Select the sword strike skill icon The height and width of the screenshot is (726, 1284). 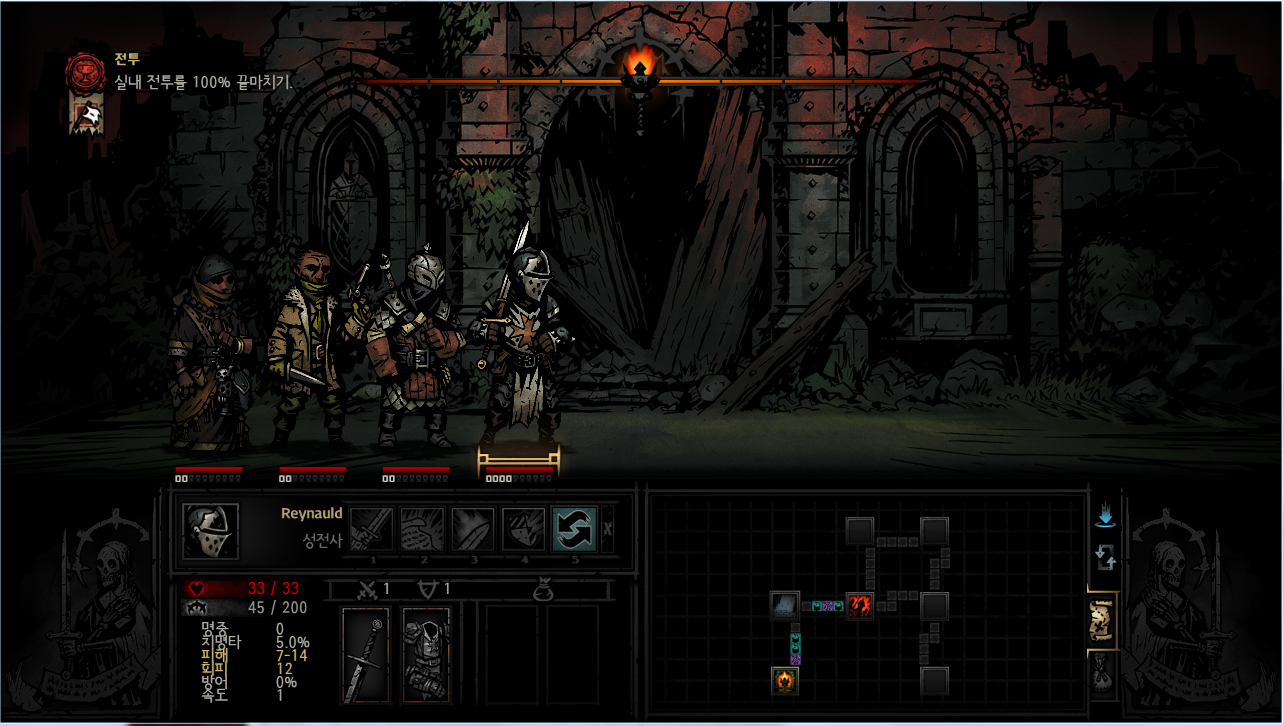point(371,529)
